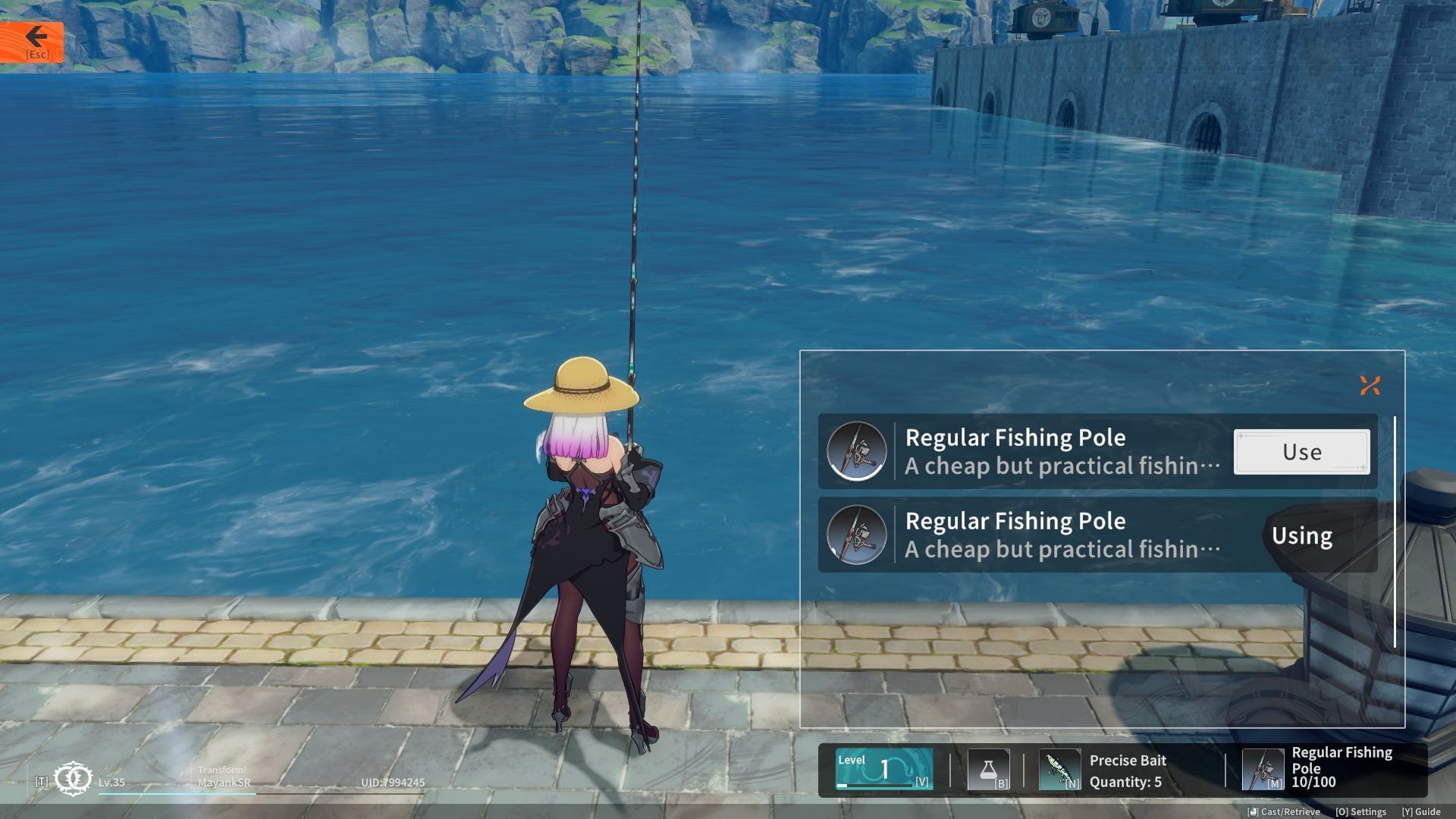
Task: Change the Precise Bait slot
Action: (1059, 770)
